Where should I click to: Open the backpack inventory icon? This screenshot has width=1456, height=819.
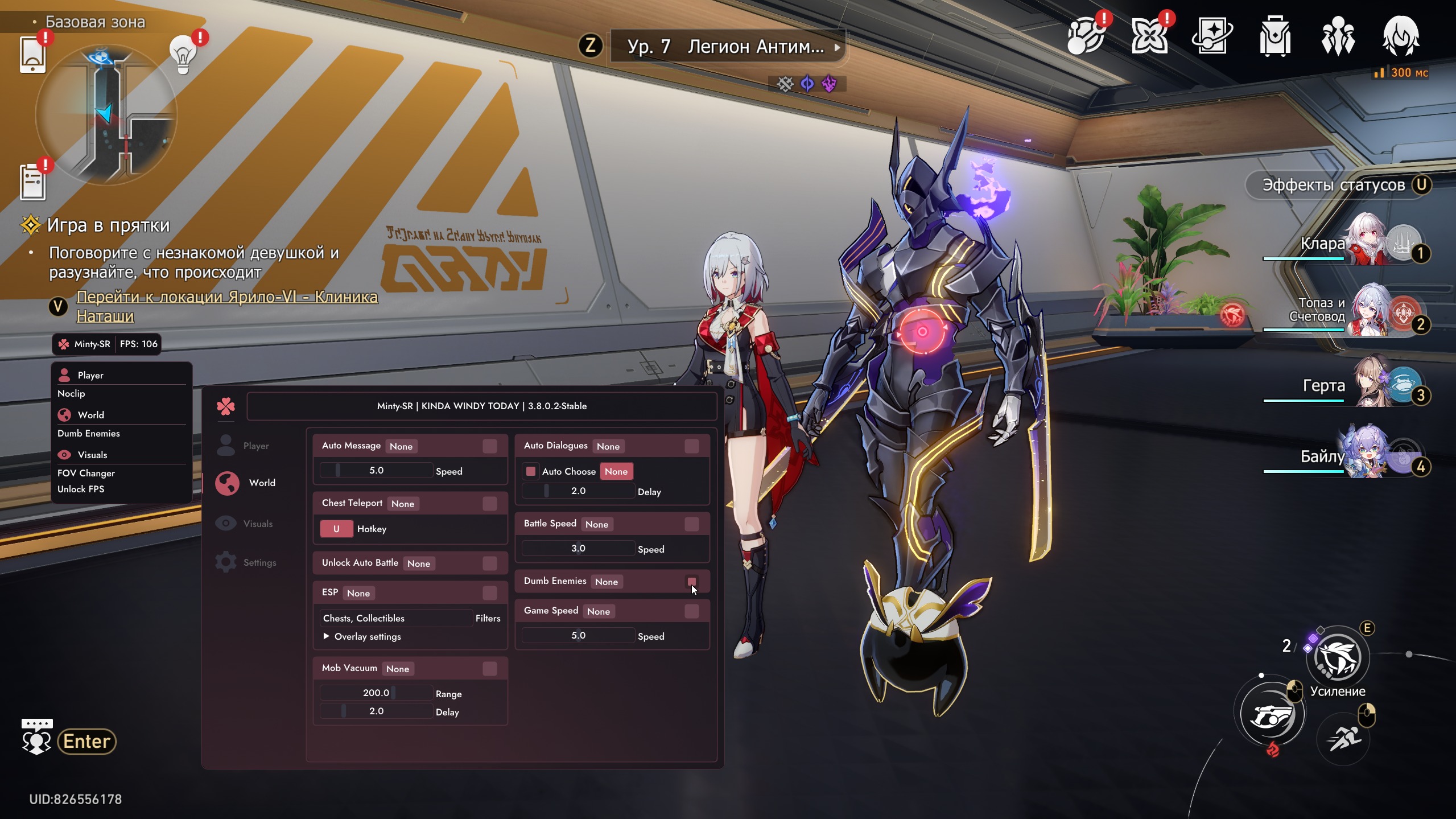[x=1274, y=37]
